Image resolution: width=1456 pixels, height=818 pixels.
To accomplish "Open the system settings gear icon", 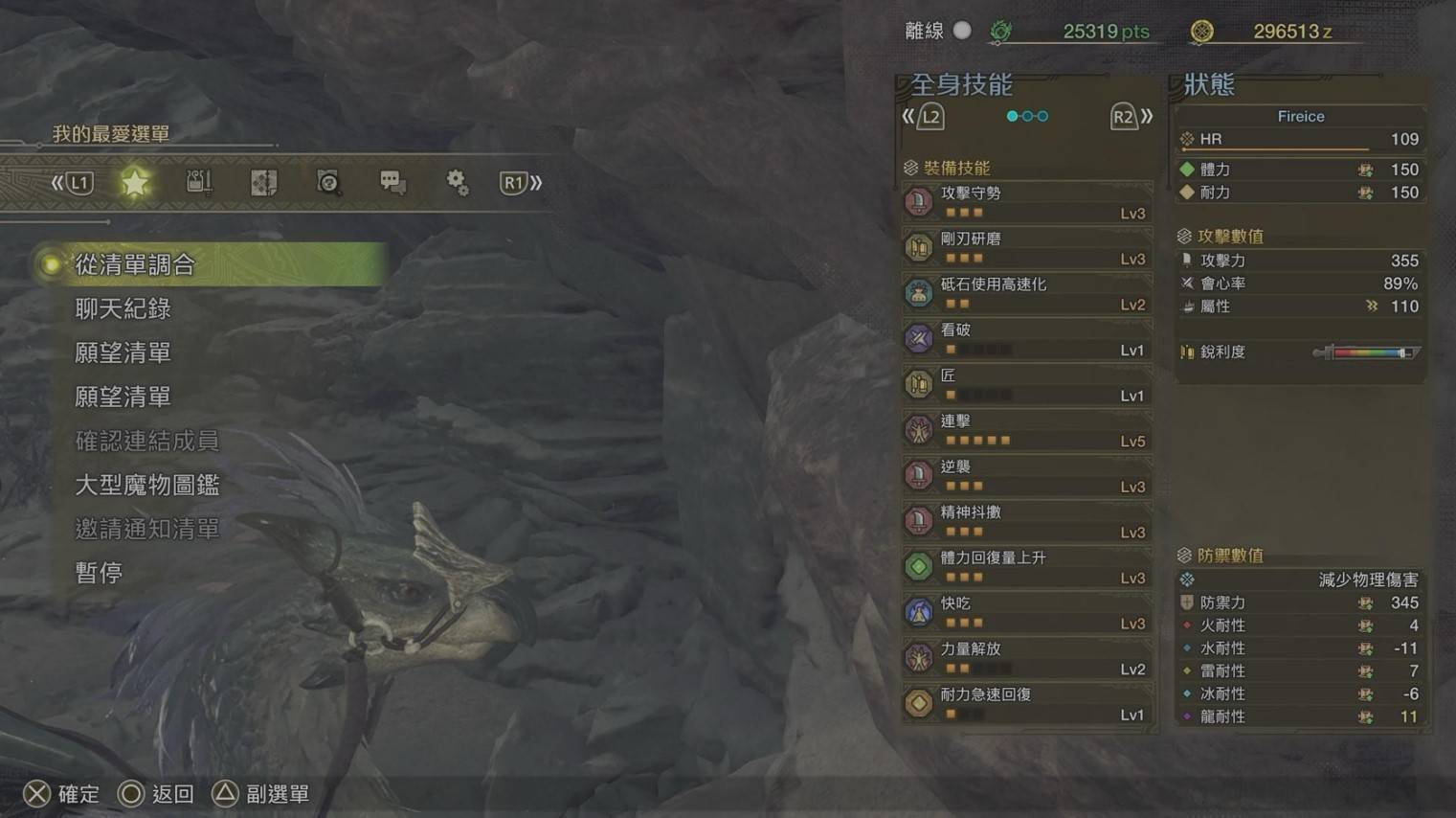I will click(458, 181).
